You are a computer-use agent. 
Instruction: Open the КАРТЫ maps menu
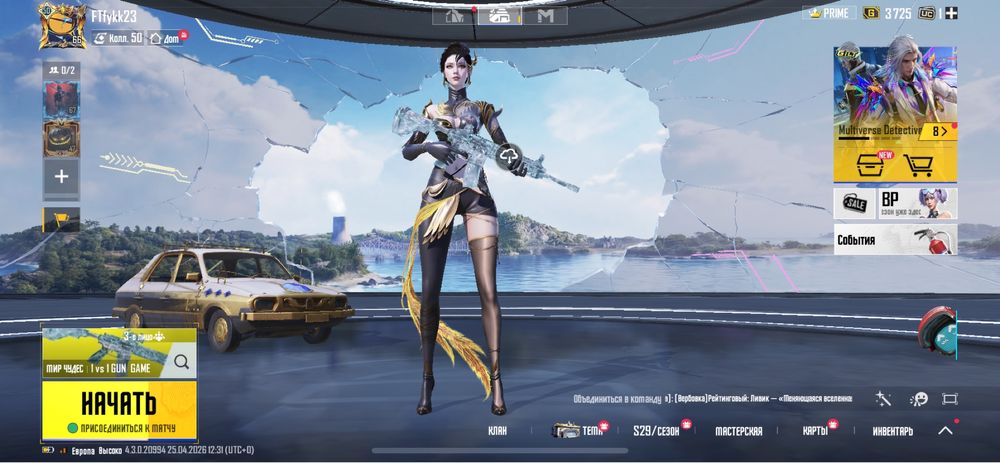(815, 431)
